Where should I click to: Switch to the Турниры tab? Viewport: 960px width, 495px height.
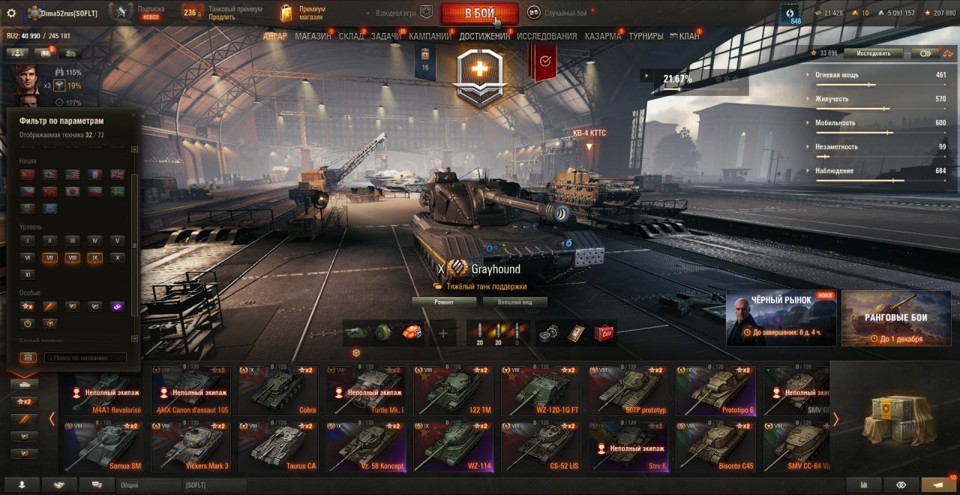646,36
